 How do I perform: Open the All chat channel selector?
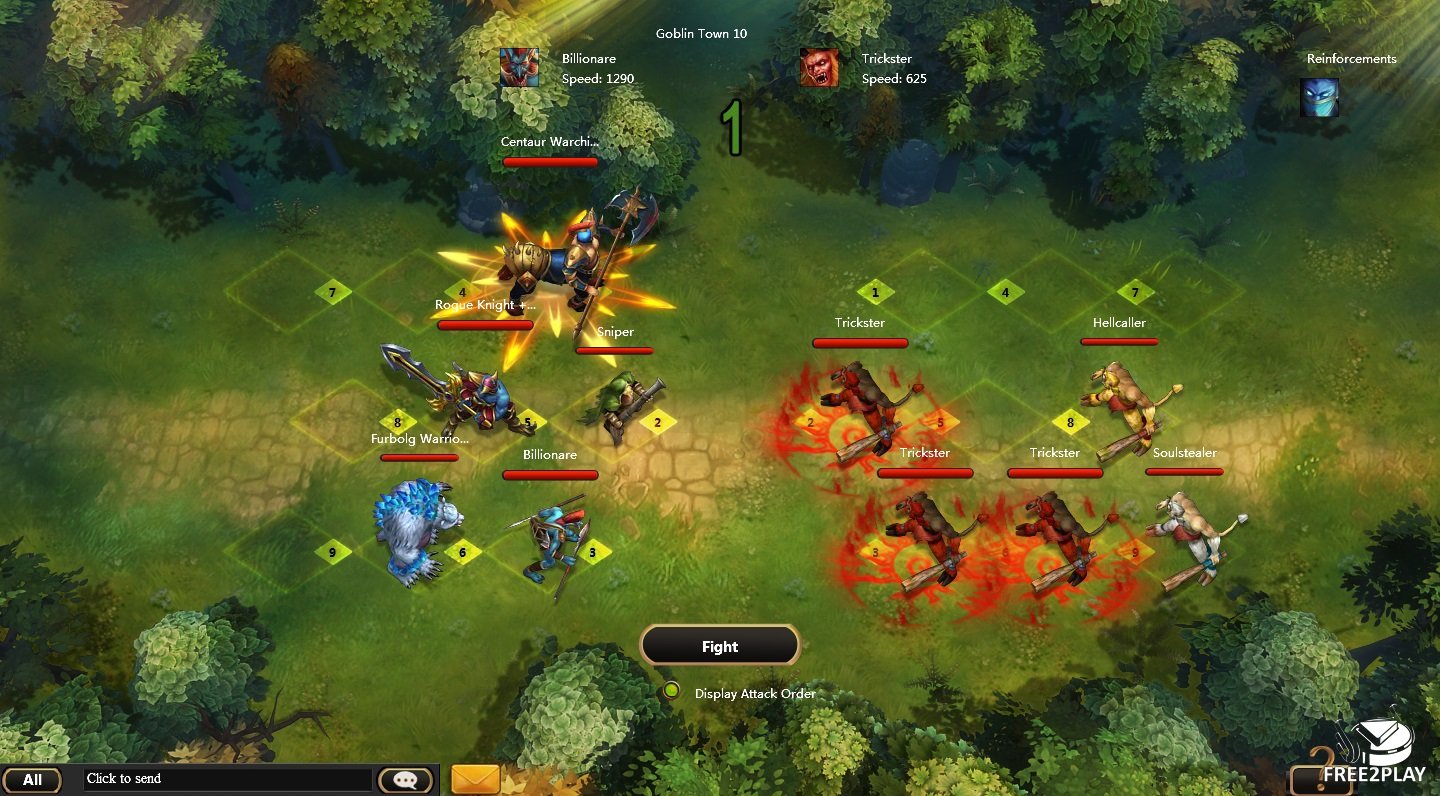[32, 780]
